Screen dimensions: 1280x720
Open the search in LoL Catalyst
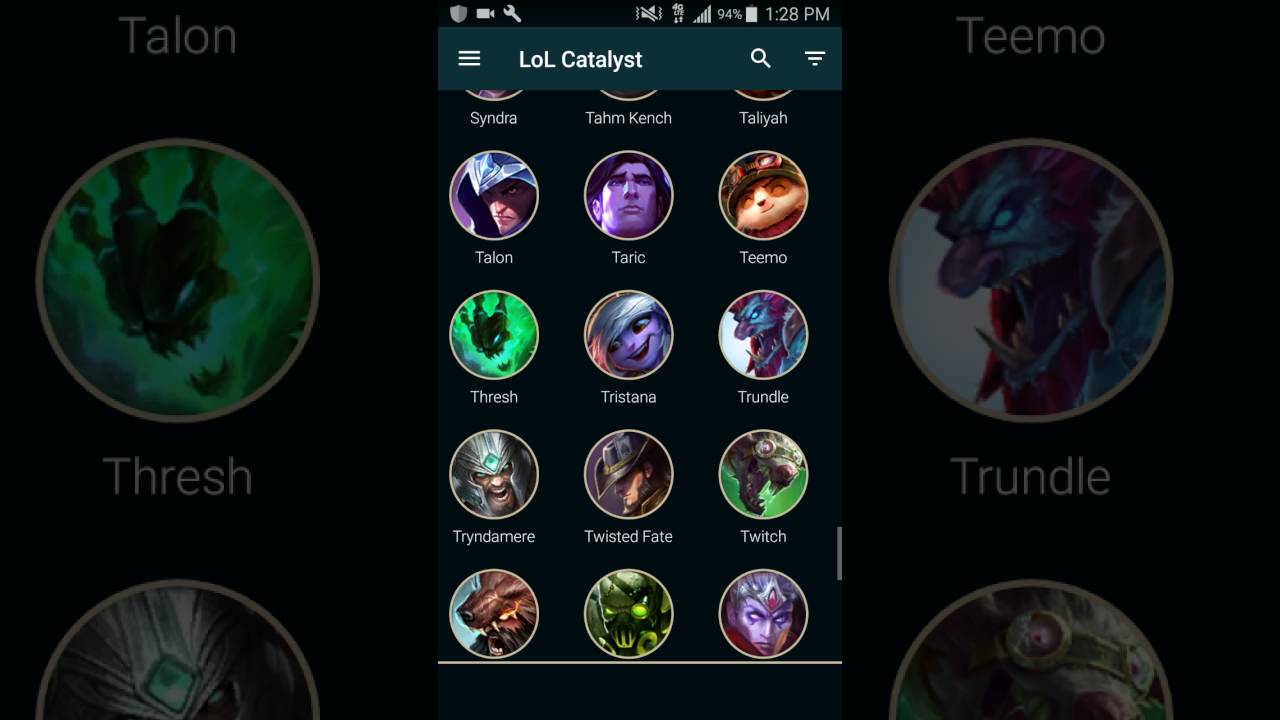(x=761, y=59)
